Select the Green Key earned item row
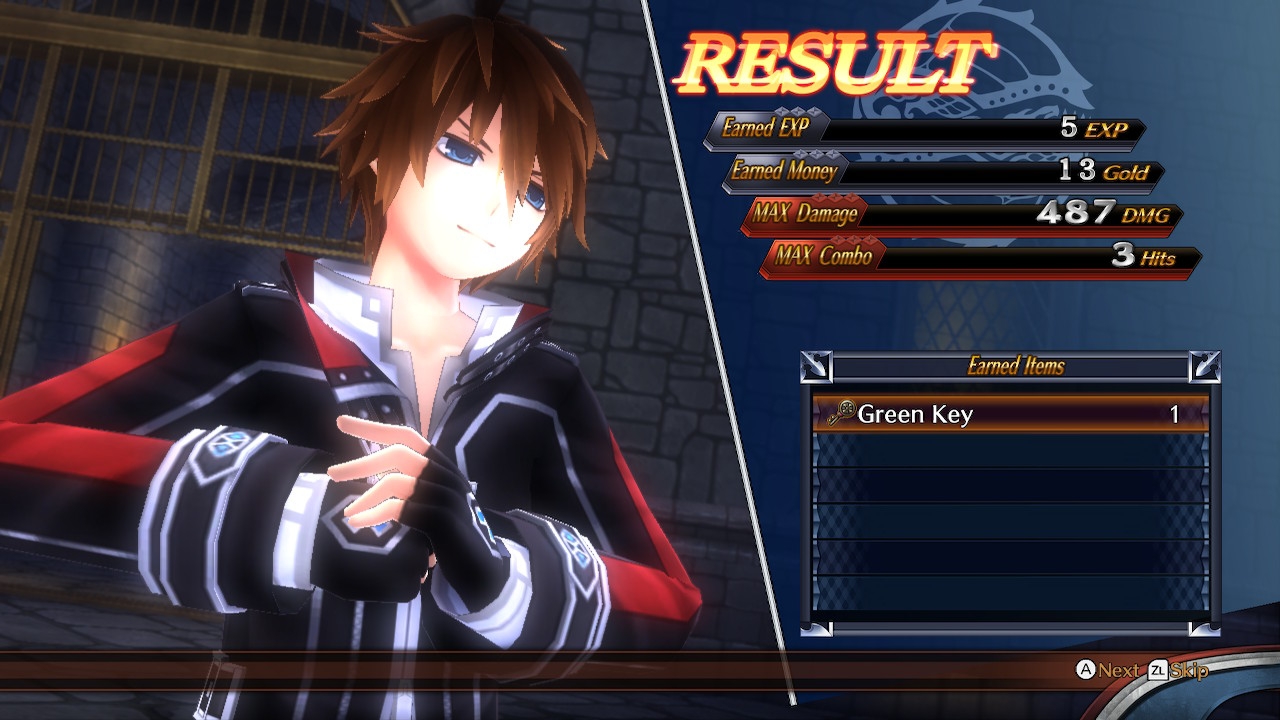This screenshot has height=720, width=1280. pyautogui.click(x=1010, y=414)
